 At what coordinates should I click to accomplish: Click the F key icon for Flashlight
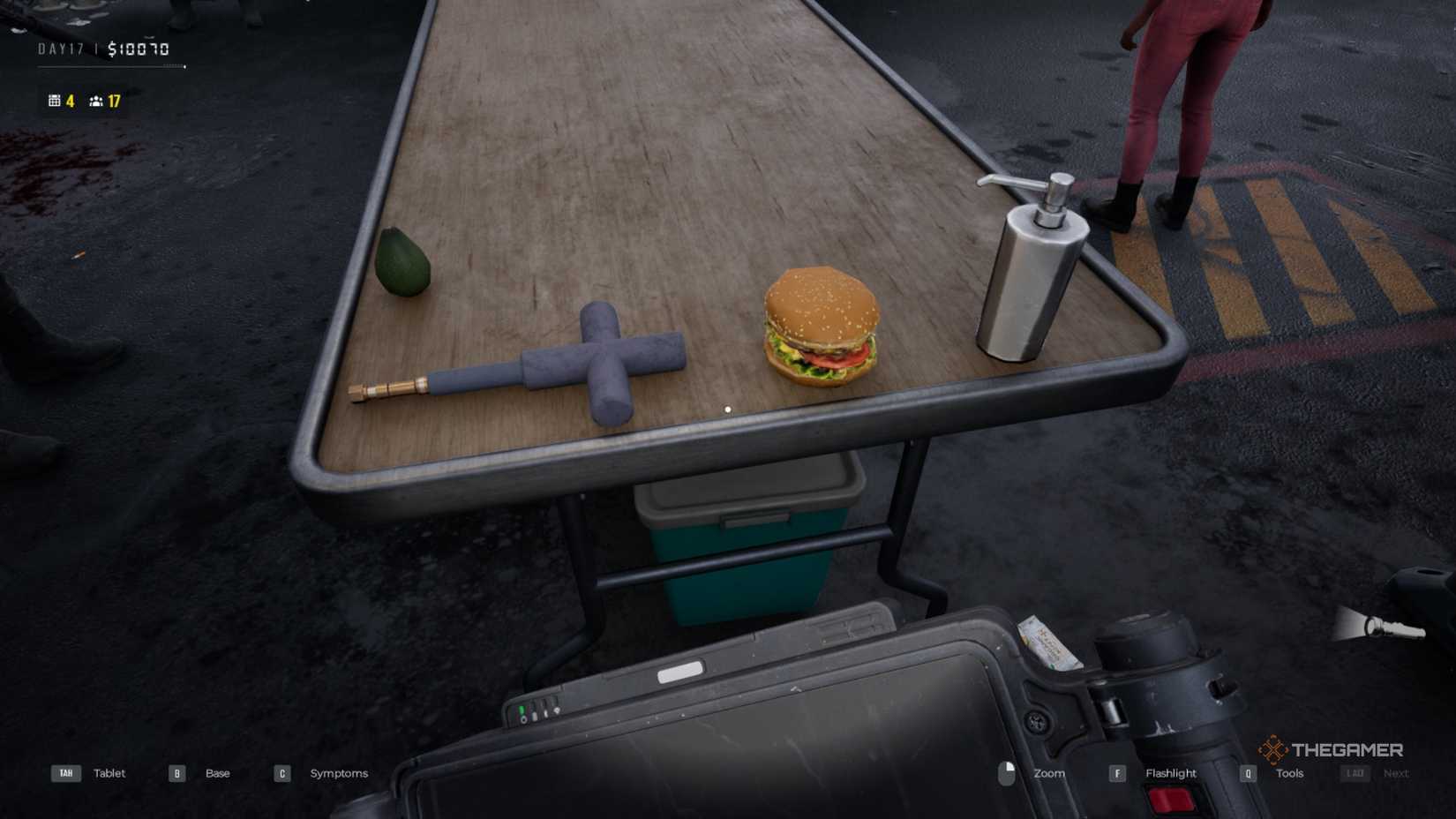(x=1118, y=773)
